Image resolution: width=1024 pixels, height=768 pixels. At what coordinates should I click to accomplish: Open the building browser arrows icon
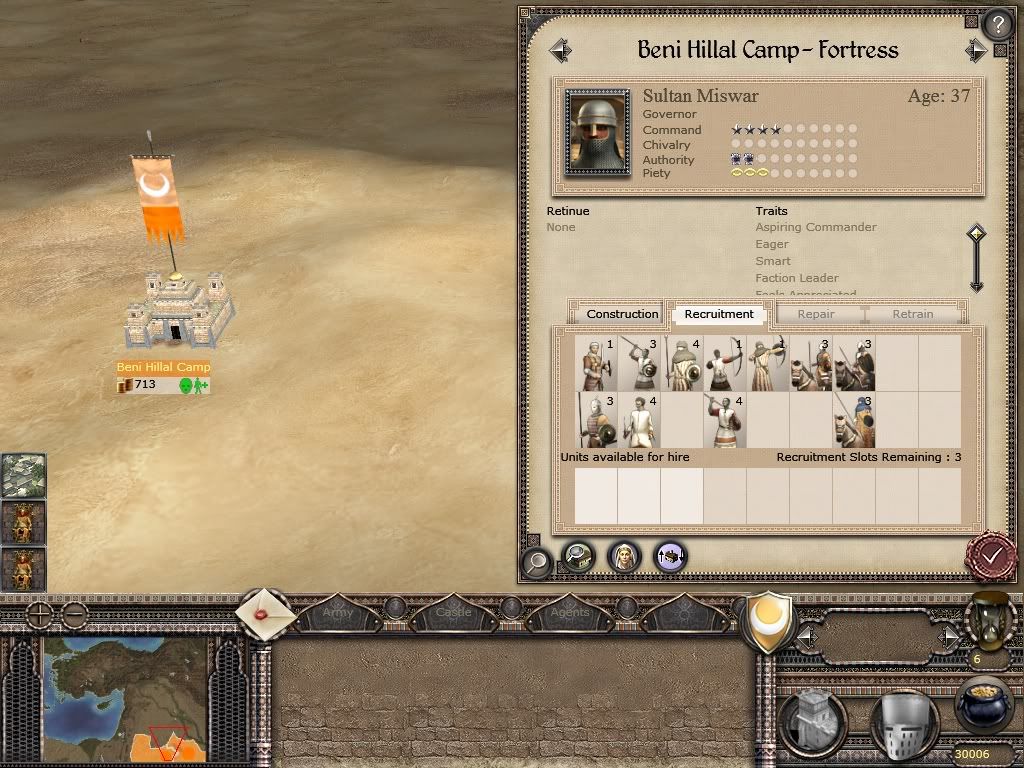(671, 556)
